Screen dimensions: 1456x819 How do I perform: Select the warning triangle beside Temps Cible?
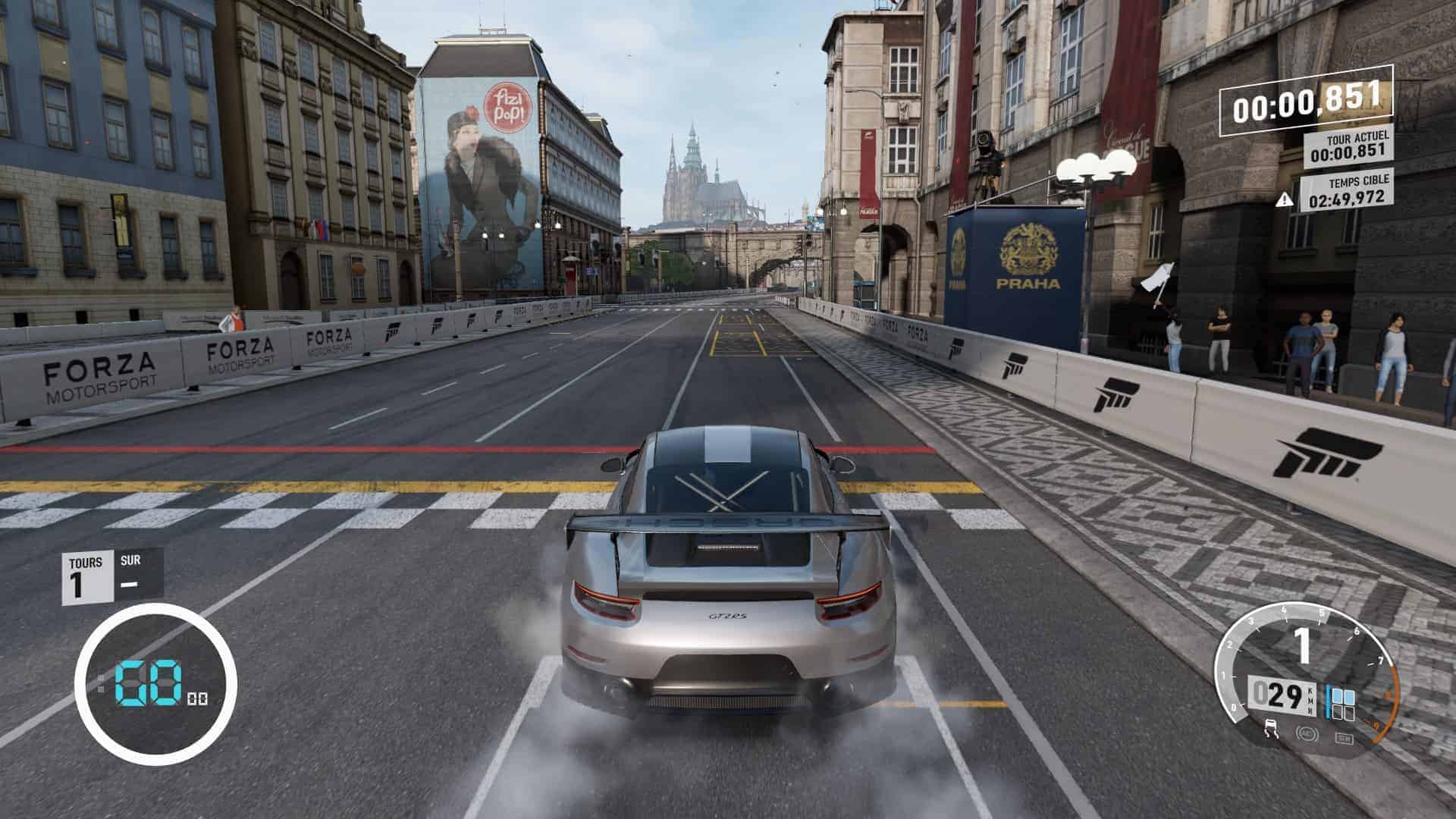(1284, 199)
